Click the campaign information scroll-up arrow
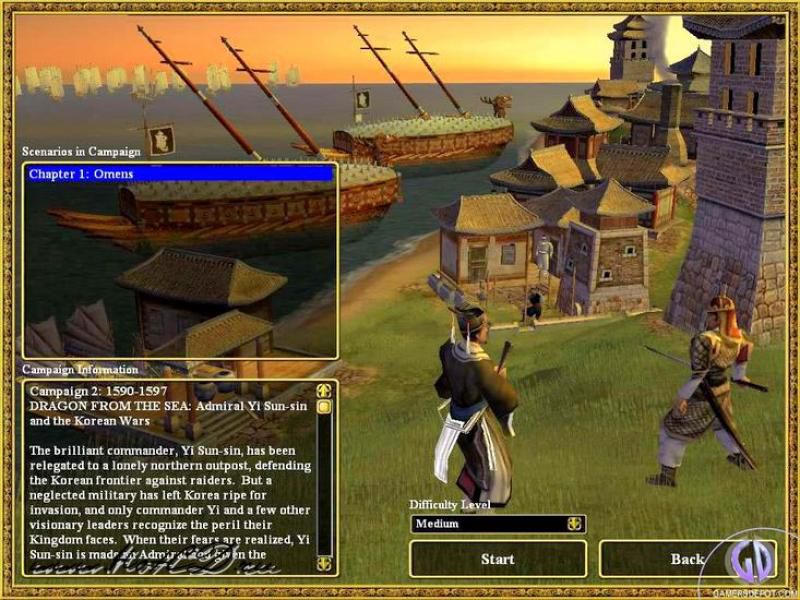The image size is (800, 600). 324,391
